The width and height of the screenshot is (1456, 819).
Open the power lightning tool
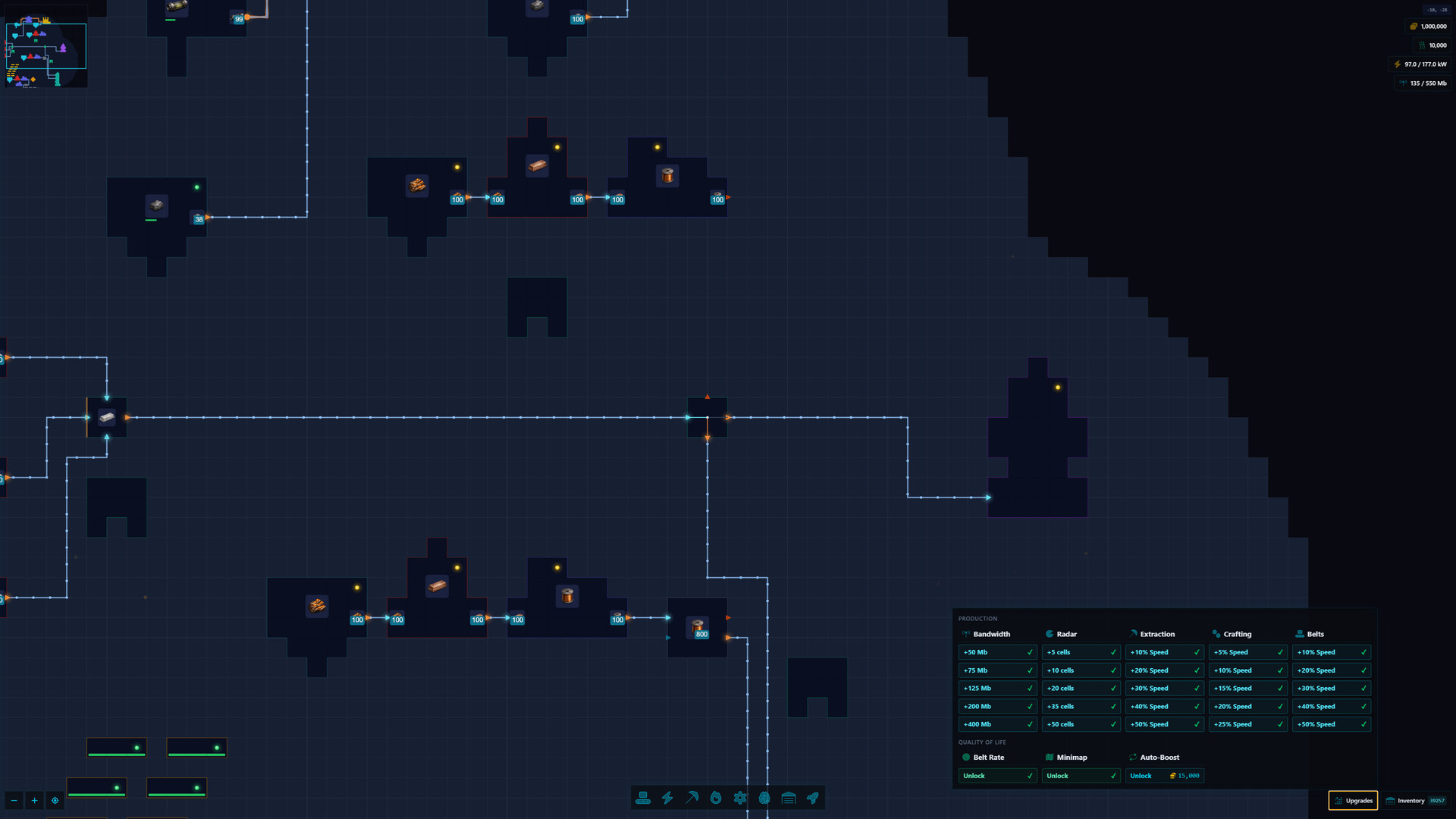tap(667, 798)
